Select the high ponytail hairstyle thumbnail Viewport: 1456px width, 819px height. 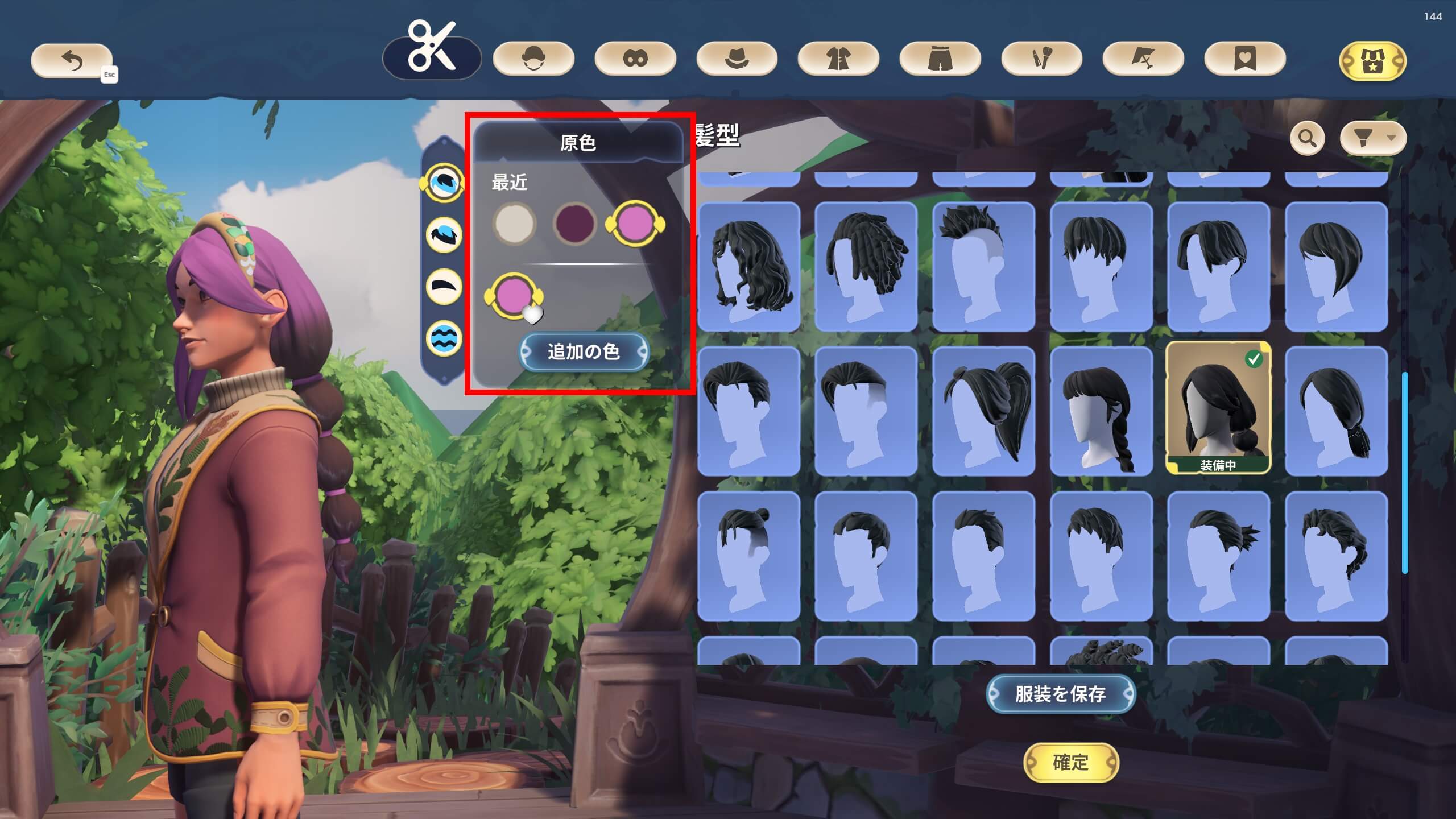[x=983, y=411]
